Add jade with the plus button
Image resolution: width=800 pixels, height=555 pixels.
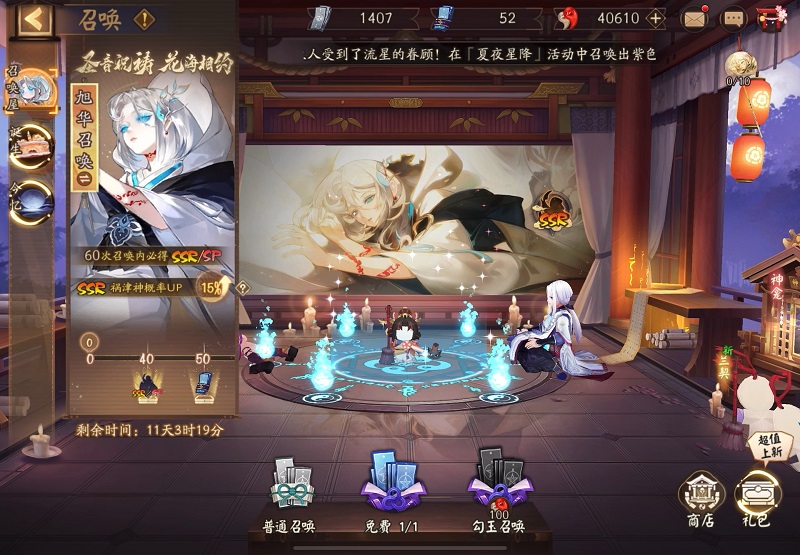pyautogui.click(x=656, y=18)
